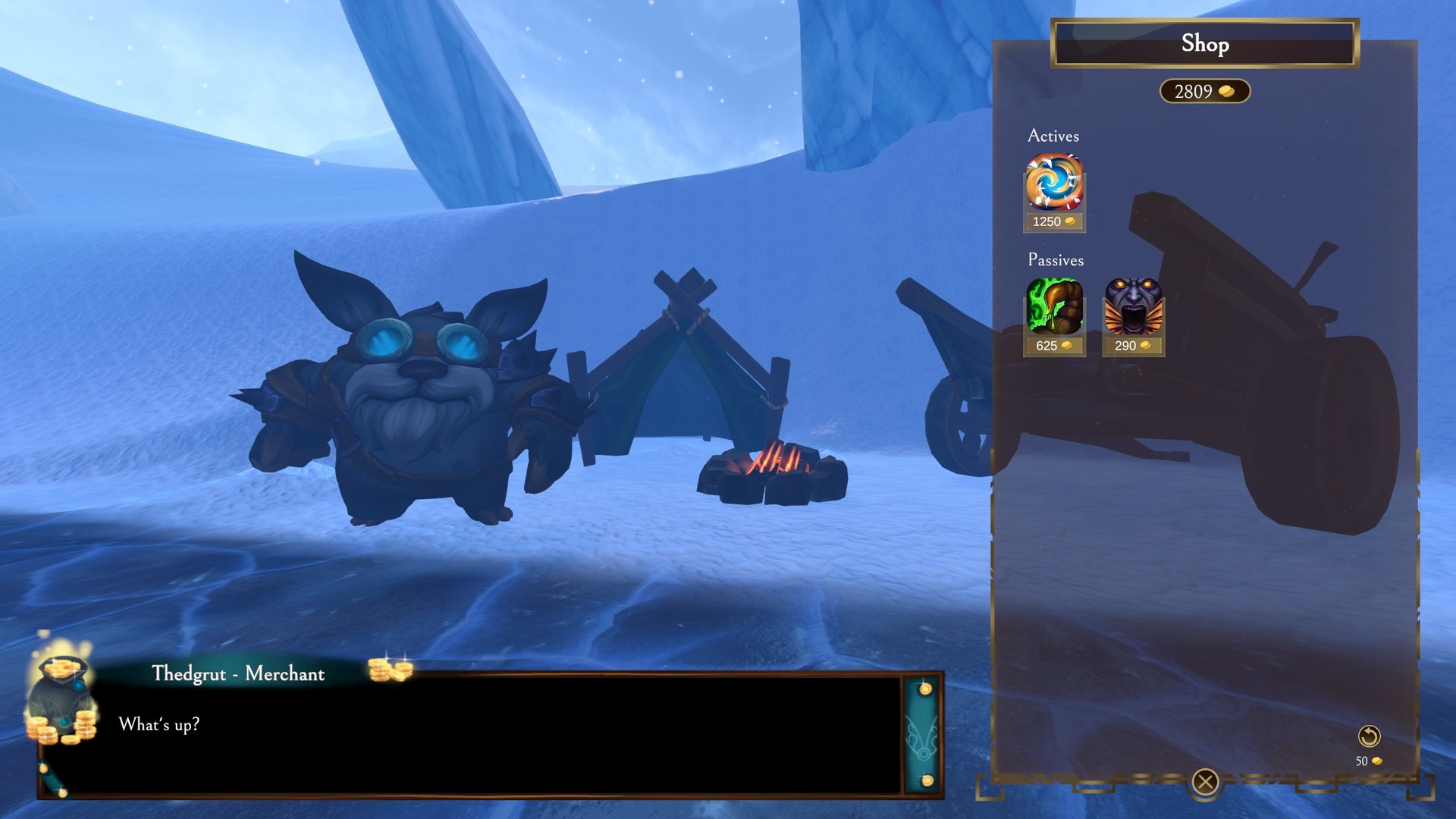Click the Thedgrut - Merchant name label
The width and height of the screenshot is (1456, 819).
pyautogui.click(x=237, y=673)
